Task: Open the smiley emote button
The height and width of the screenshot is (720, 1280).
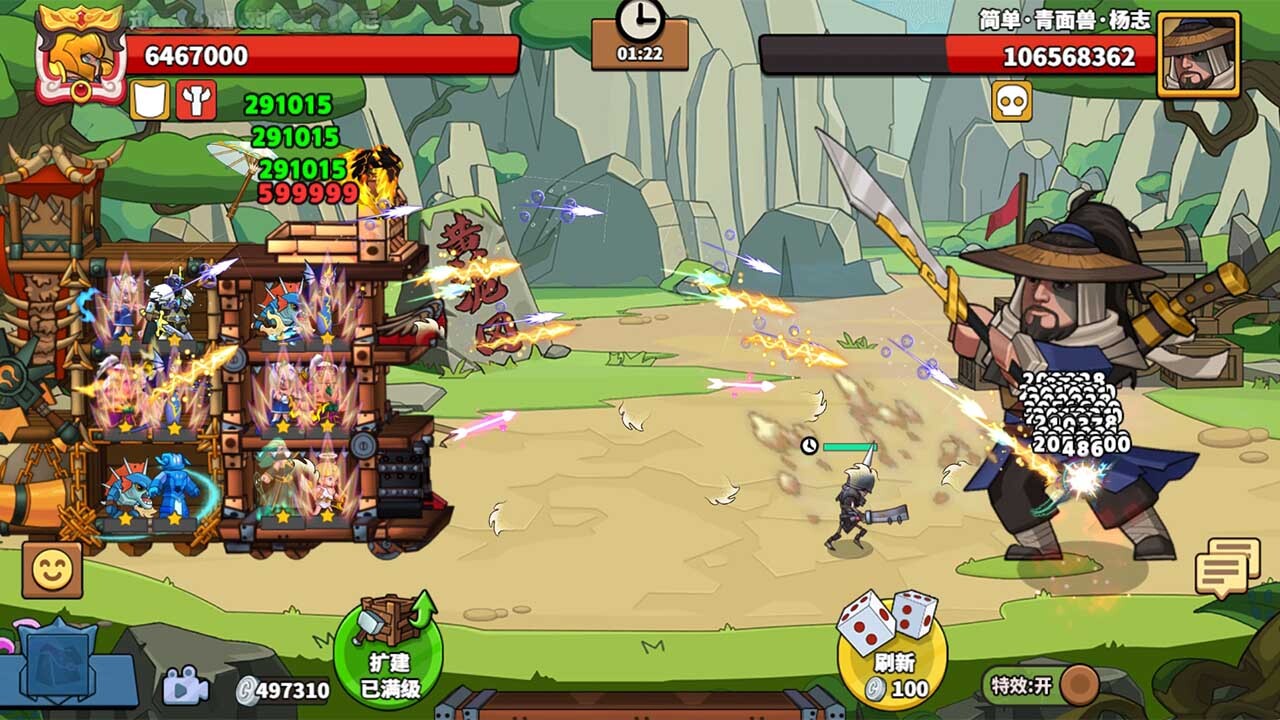Action: point(52,570)
